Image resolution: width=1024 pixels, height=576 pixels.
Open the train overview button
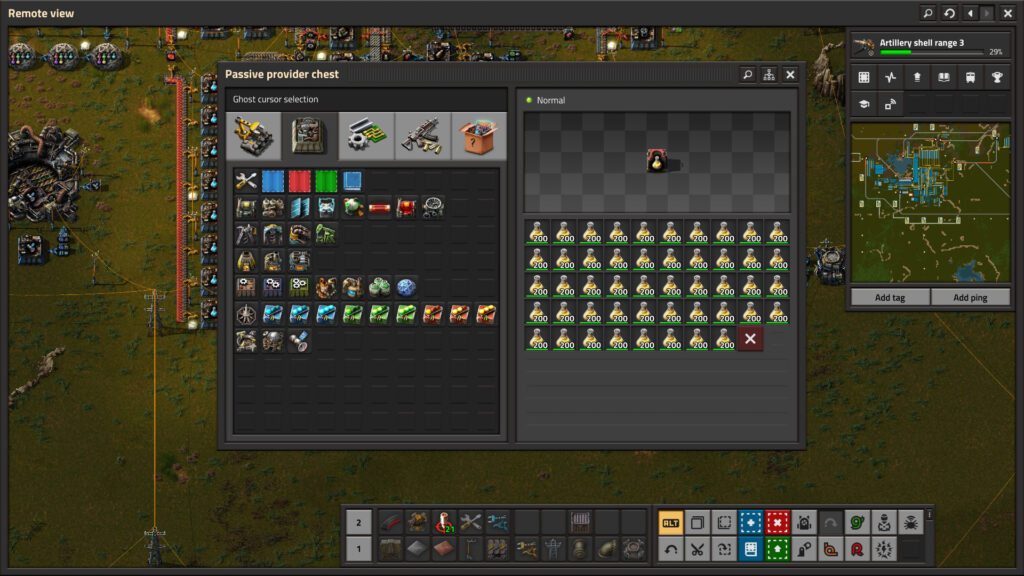pos(969,77)
